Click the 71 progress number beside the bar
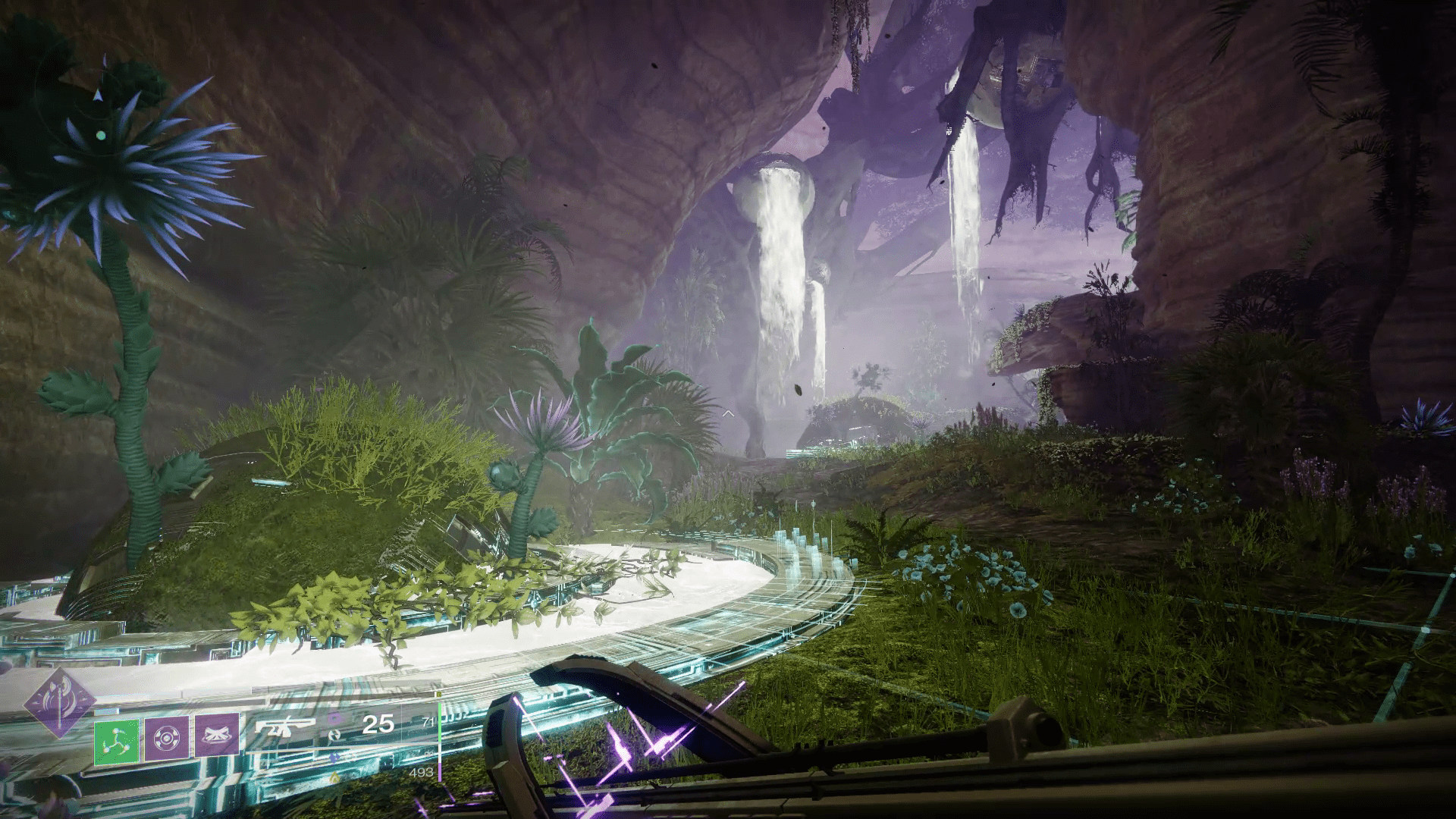Screen dimensions: 1456x819 [x=430, y=721]
